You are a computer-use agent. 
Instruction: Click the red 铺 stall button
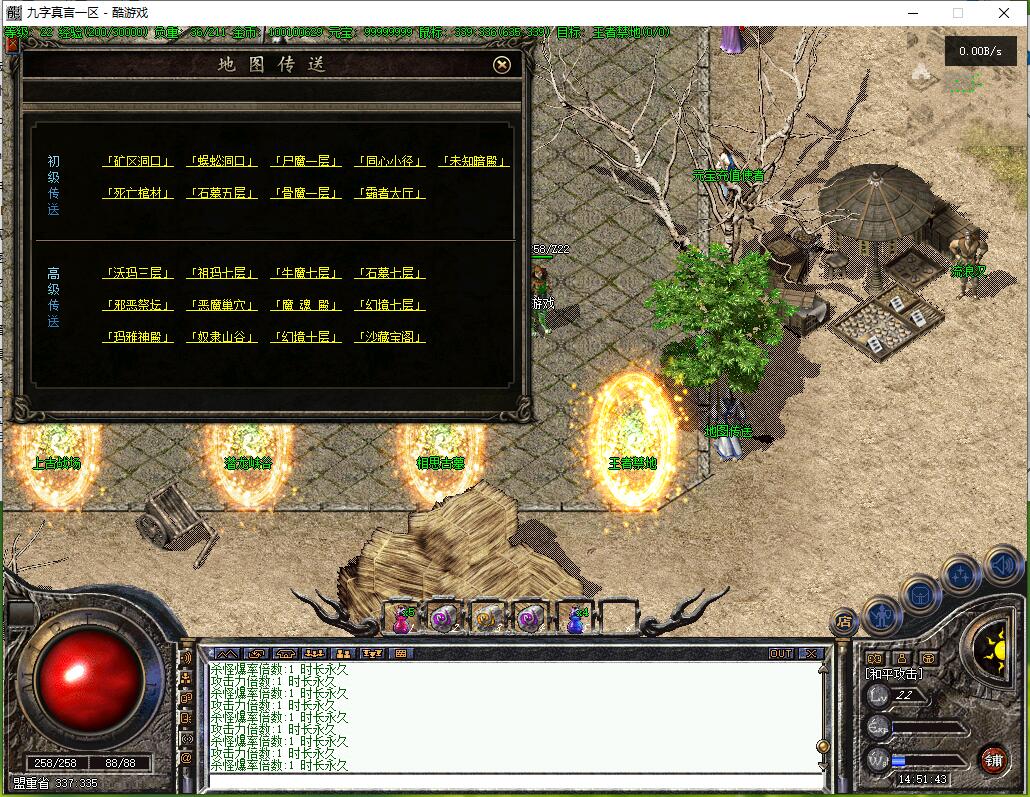(992, 759)
